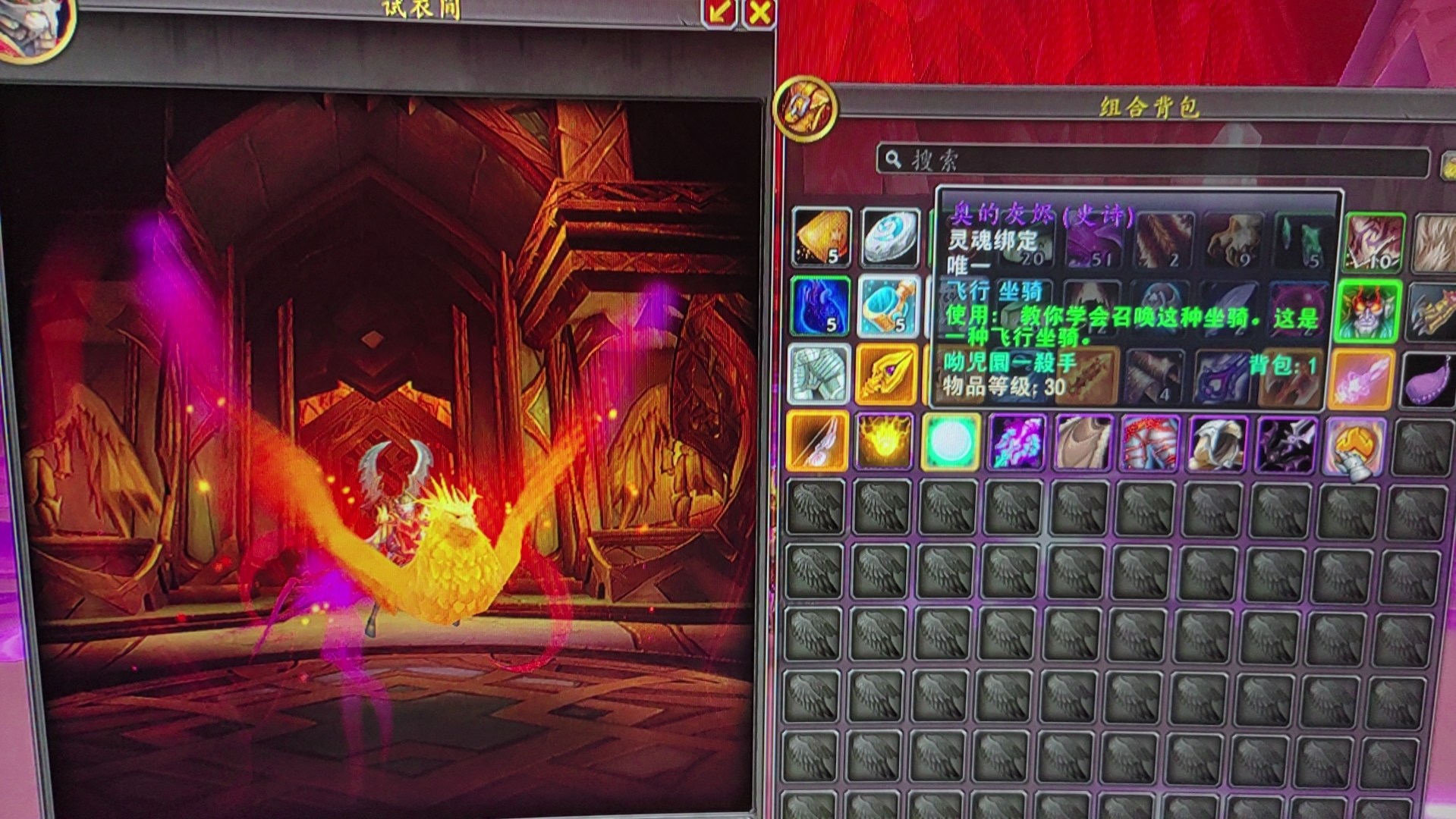1456x819 pixels.
Task: Select the orange-bordered pink feather item
Action: click(x=1362, y=378)
